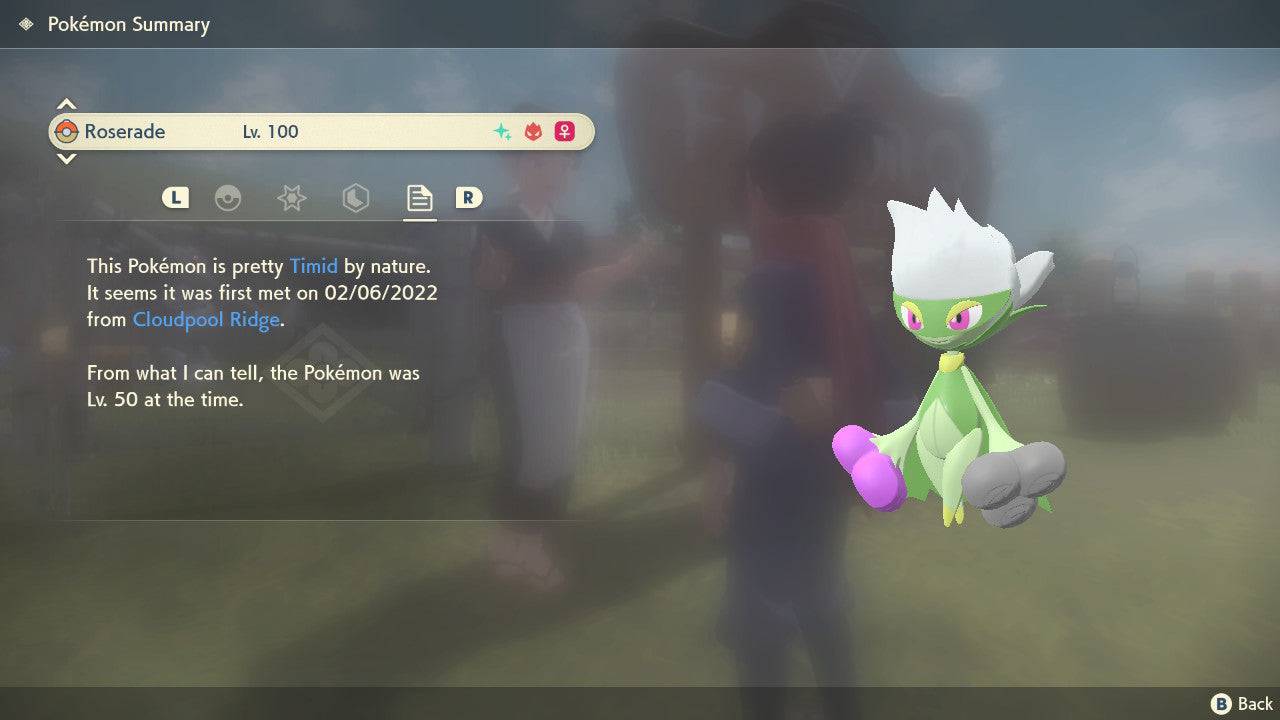Screen dimensions: 1280x720
Task: Switch to the active memo summary tab
Action: 419,198
